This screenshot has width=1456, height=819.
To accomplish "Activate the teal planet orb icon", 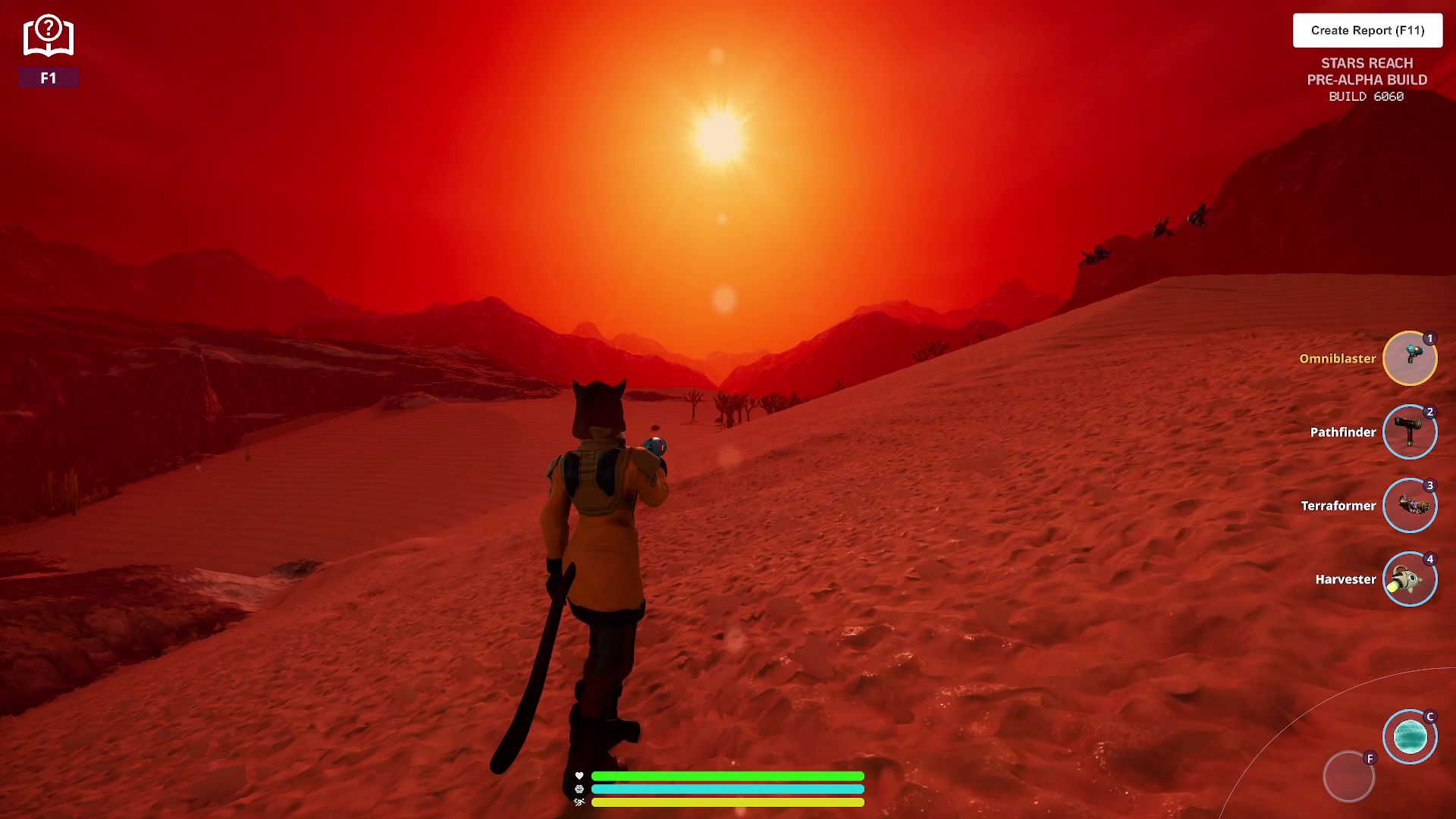I will click(1410, 736).
